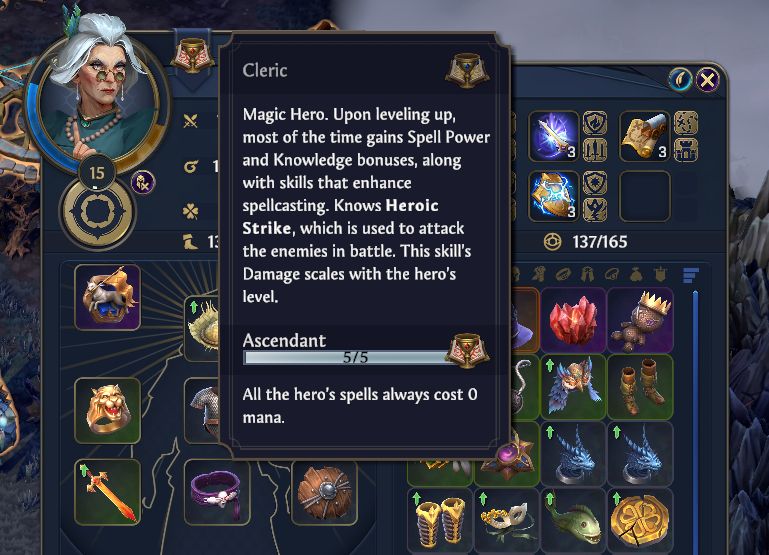Viewport: 769px width, 555px height.
Task: Click the round skill wheel button under the portrait
Action: (97, 212)
